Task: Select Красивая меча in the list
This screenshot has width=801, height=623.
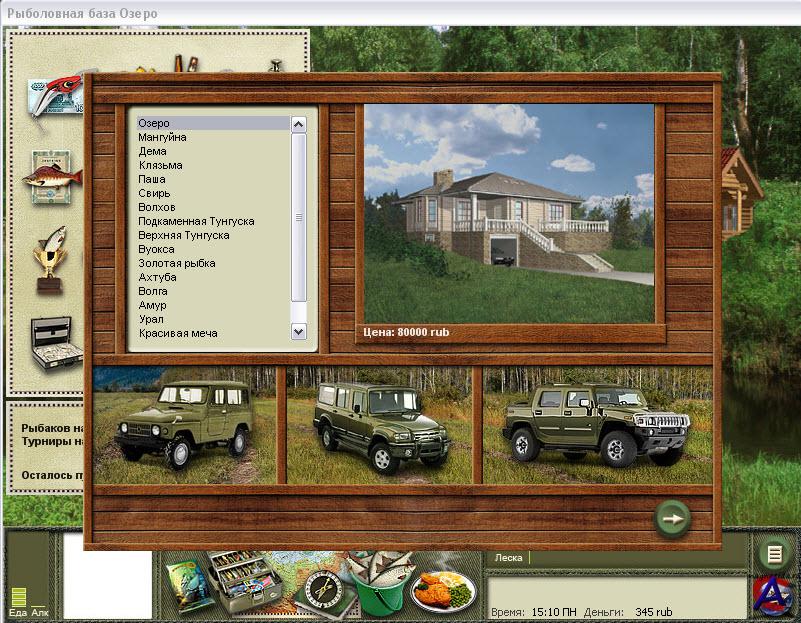Action: tap(178, 333)
